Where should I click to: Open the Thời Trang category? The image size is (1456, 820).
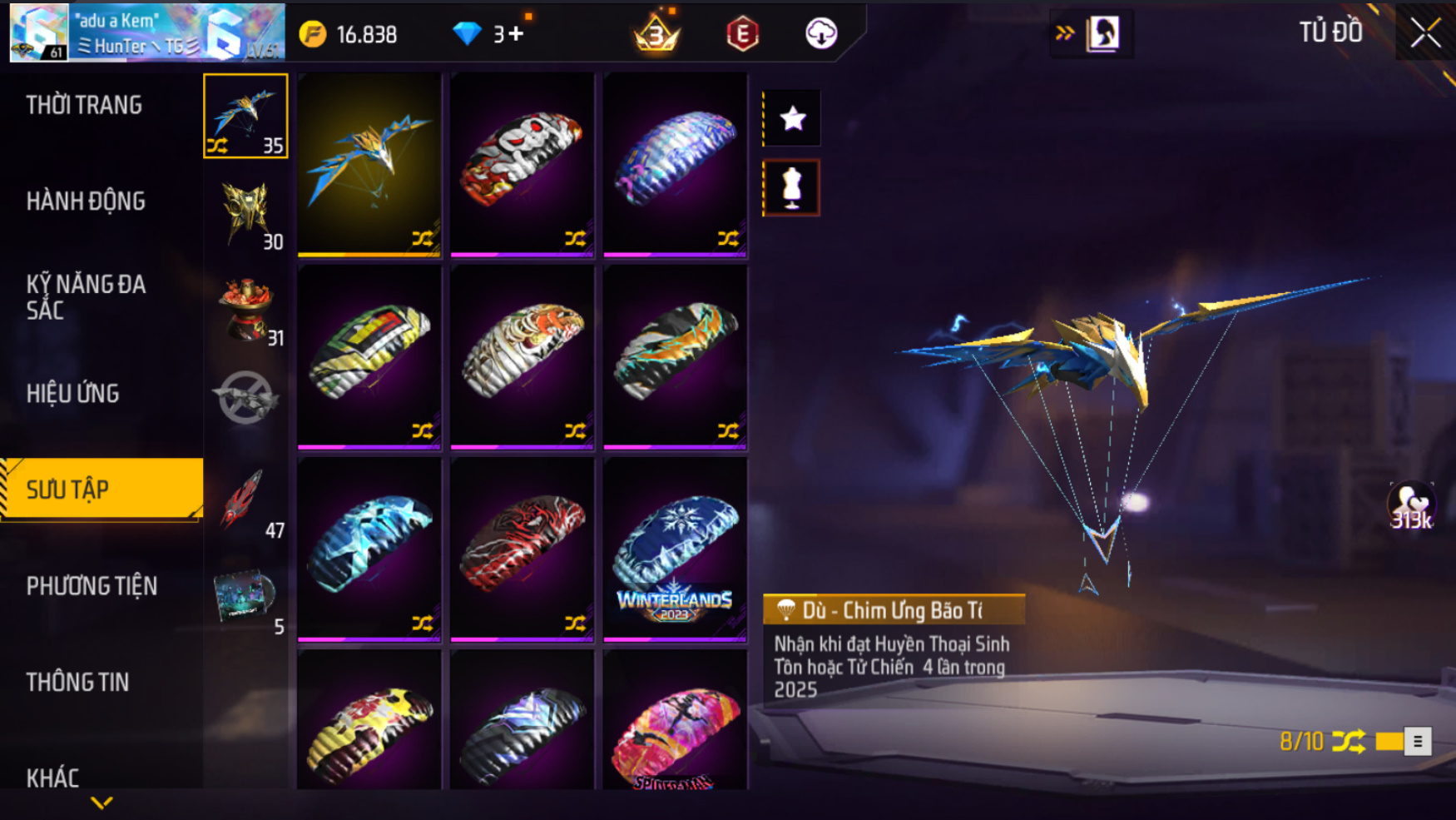point(84,105)
